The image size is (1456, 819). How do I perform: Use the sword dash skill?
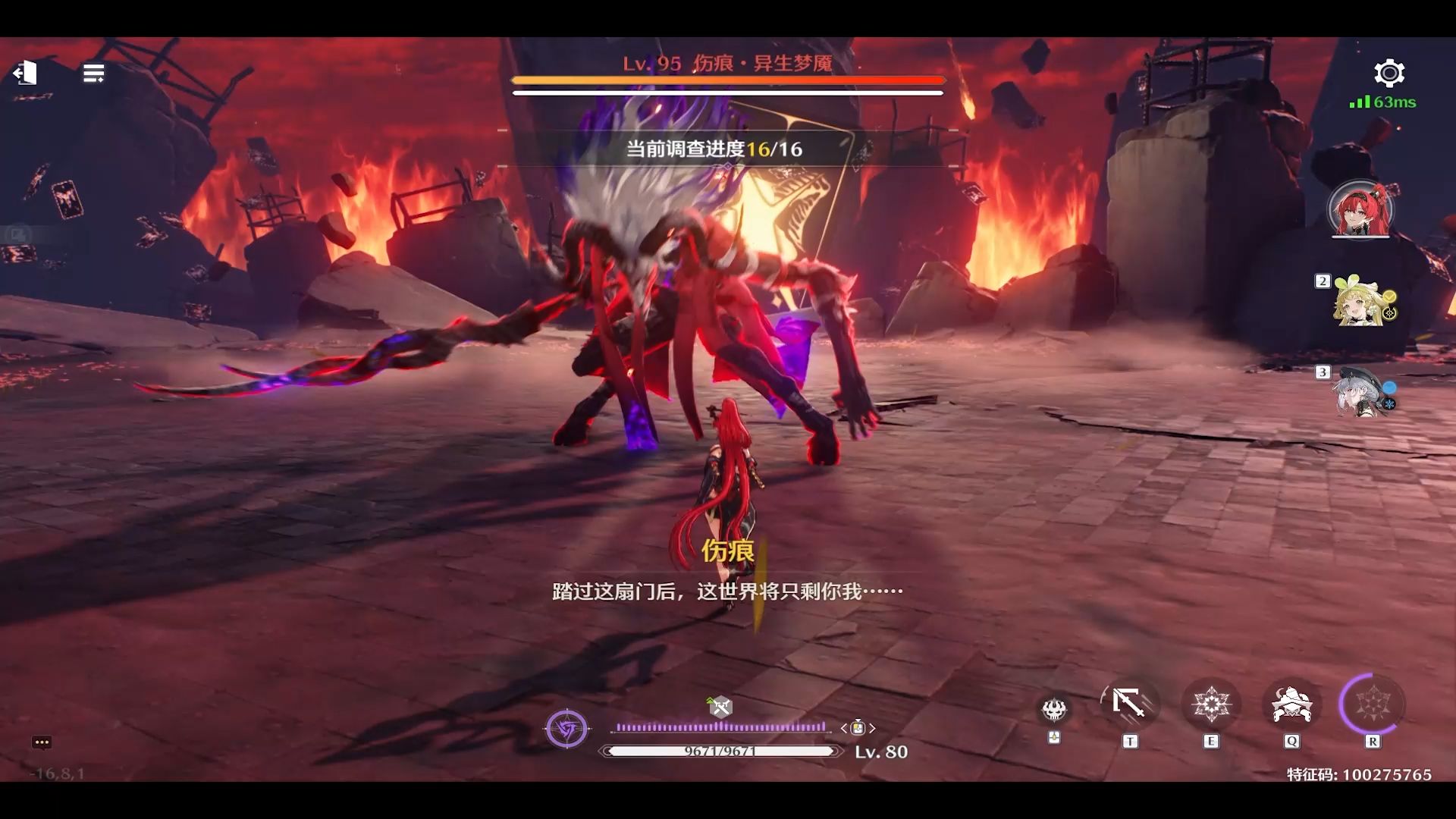click(1129, 704)
